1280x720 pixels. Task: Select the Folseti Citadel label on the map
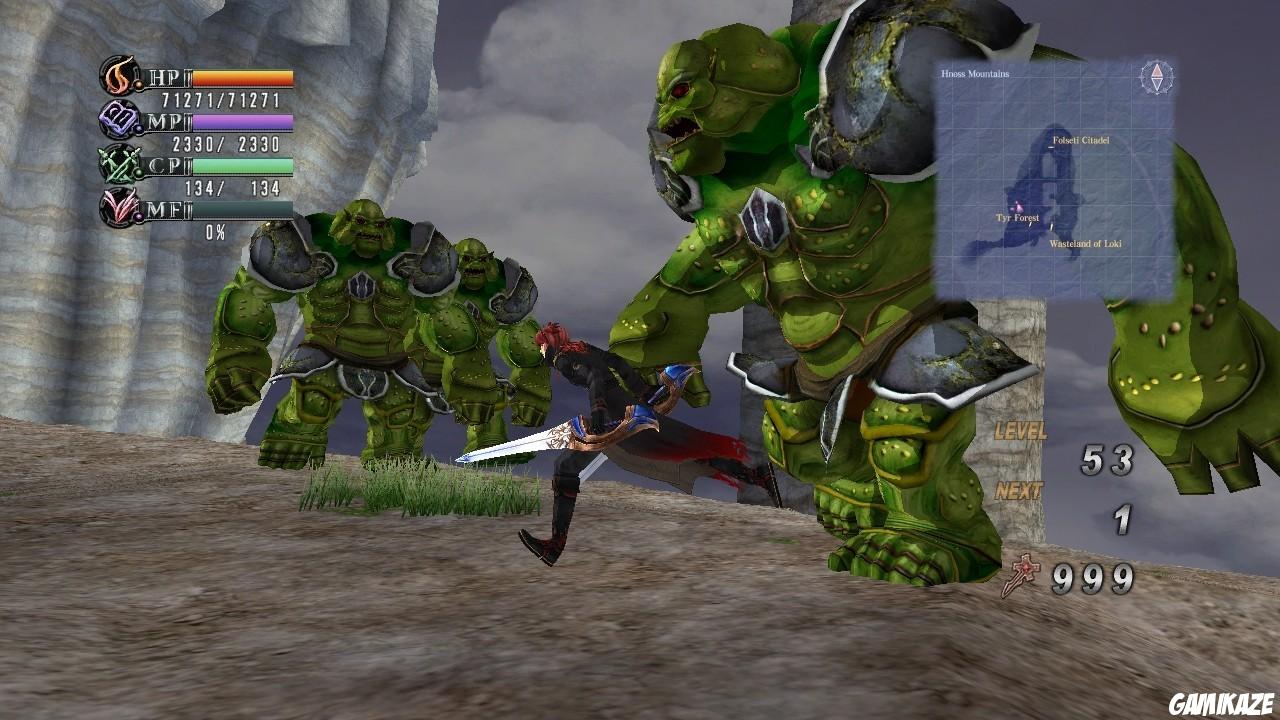tap(1081, 140)
